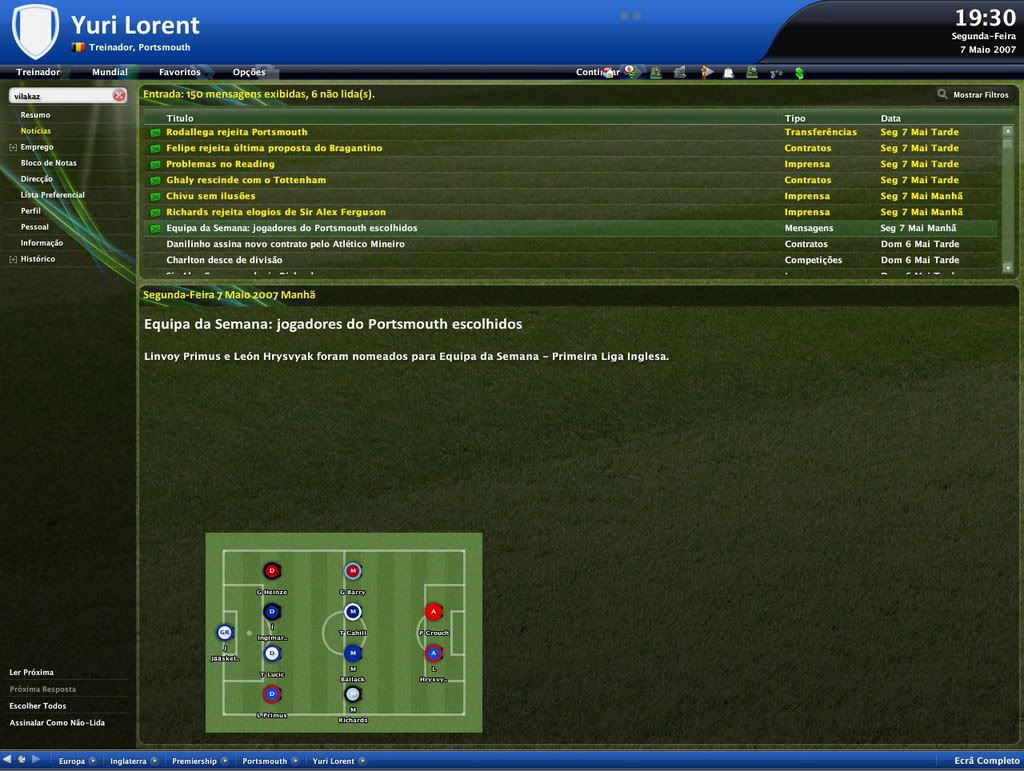This screenshot has width=1024, height=771.
Task: Go to the Direcção section
Action: coord(38,179)
